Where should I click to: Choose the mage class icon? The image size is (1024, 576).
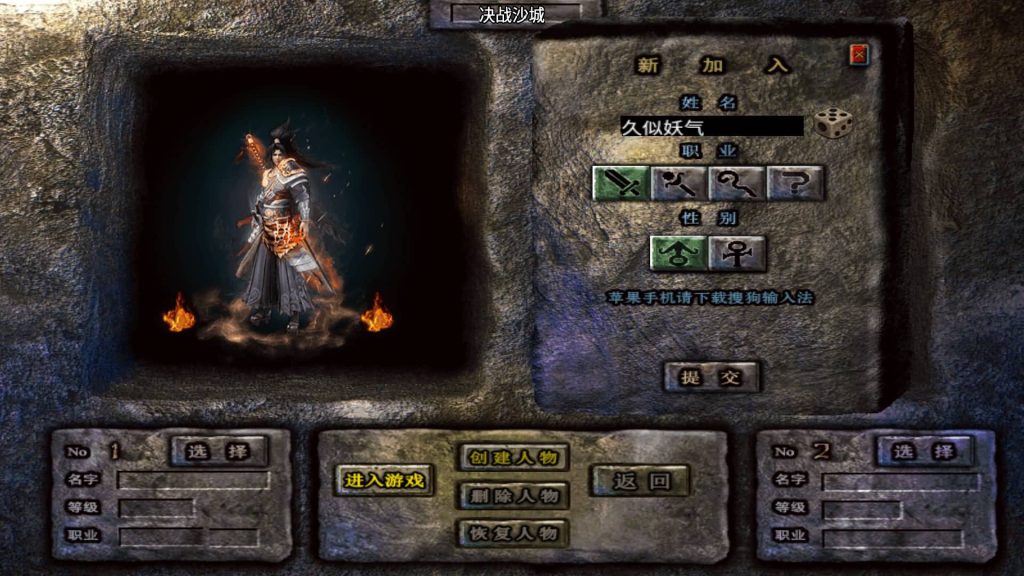[680, 183]
